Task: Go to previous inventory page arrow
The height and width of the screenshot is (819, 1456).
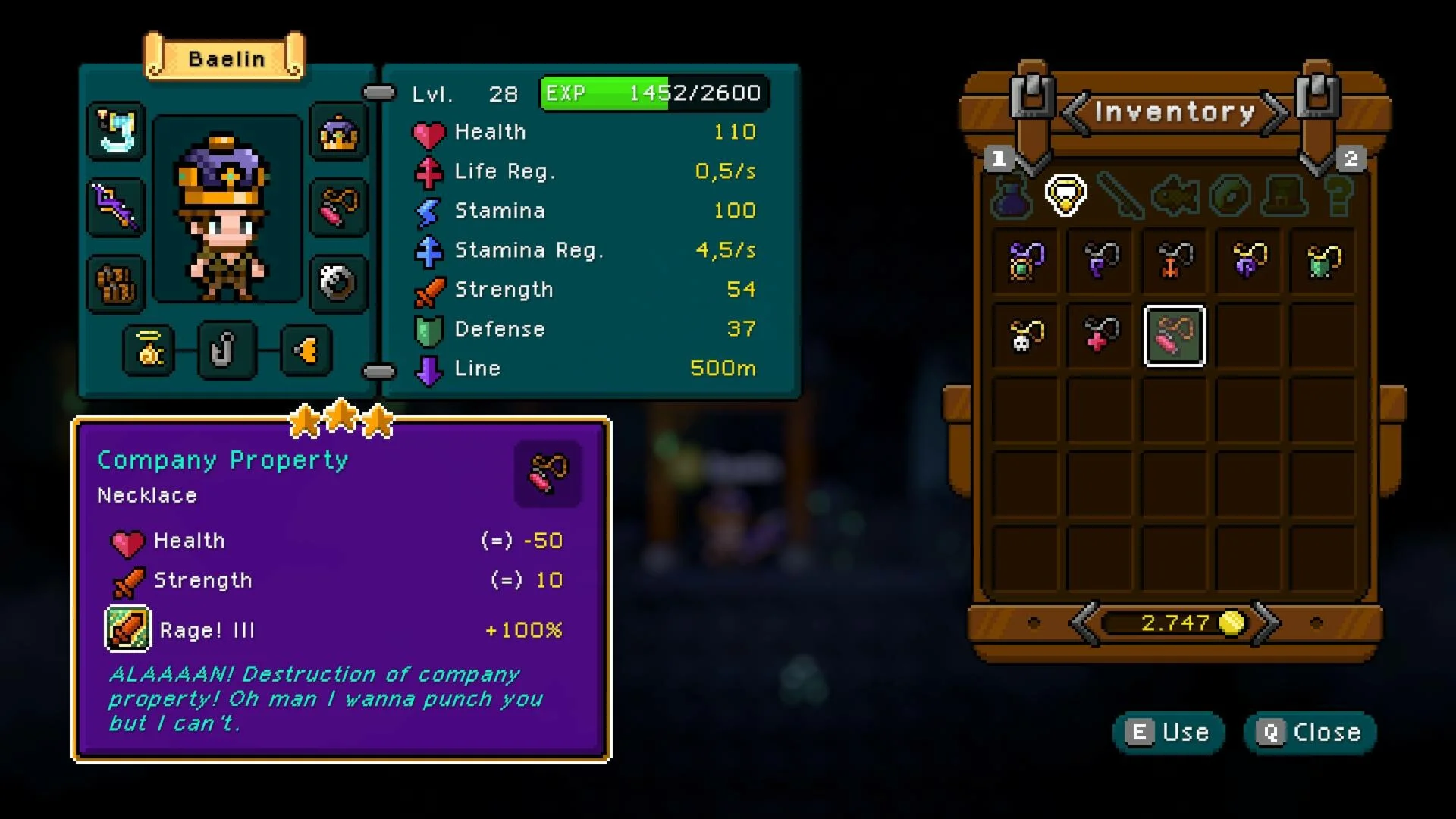Action: (1075, 114)
